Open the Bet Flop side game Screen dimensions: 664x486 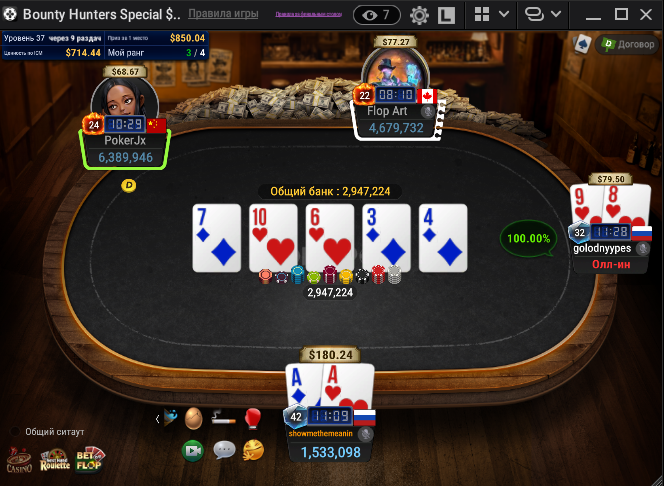(x=90, y=460)
